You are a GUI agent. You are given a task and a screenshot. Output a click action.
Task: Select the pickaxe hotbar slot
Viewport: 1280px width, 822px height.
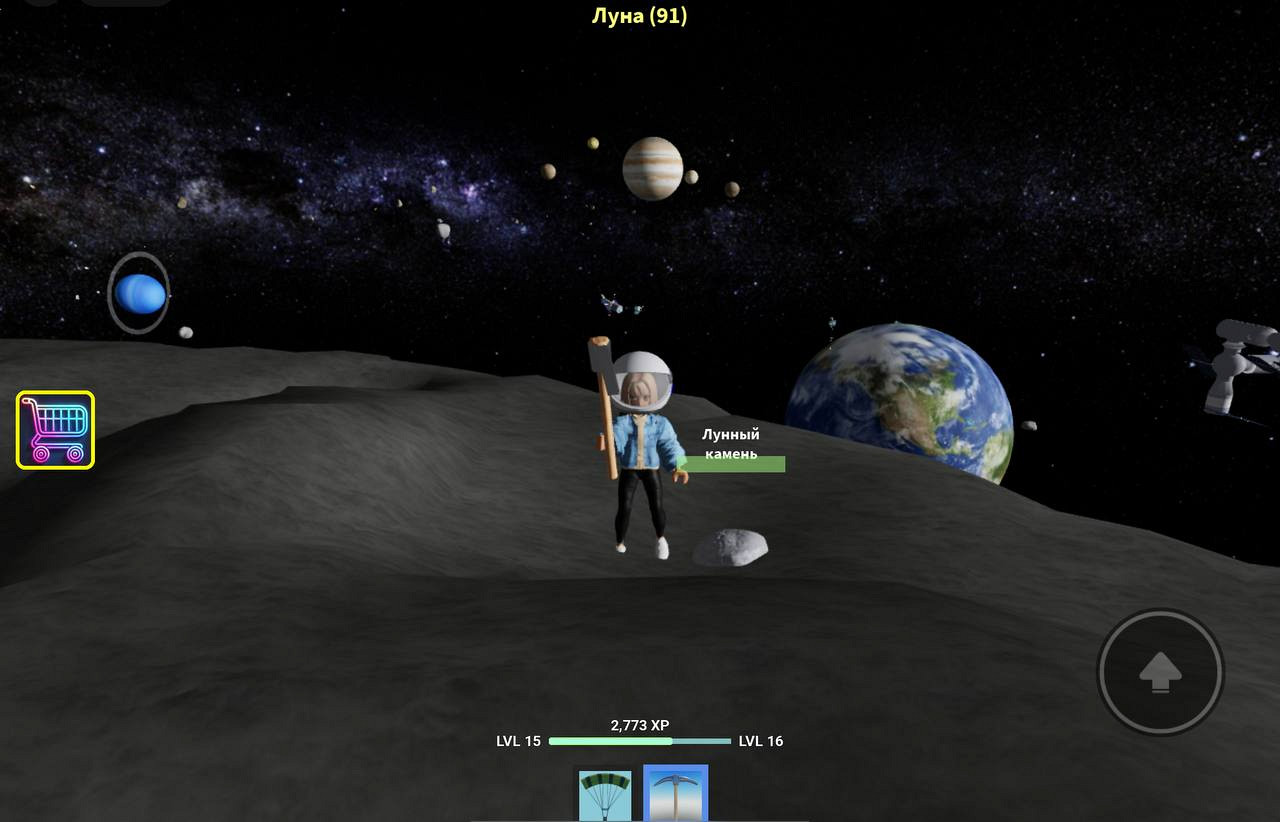point(676,793)
